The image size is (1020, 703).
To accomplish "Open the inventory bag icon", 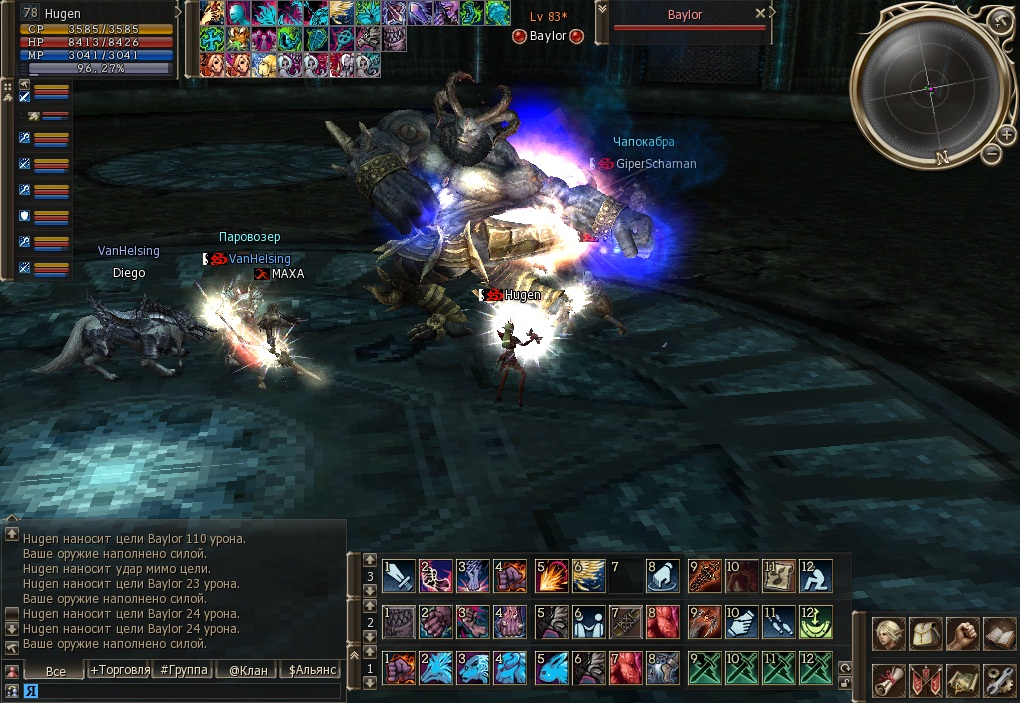I will [x=924, y=634].
